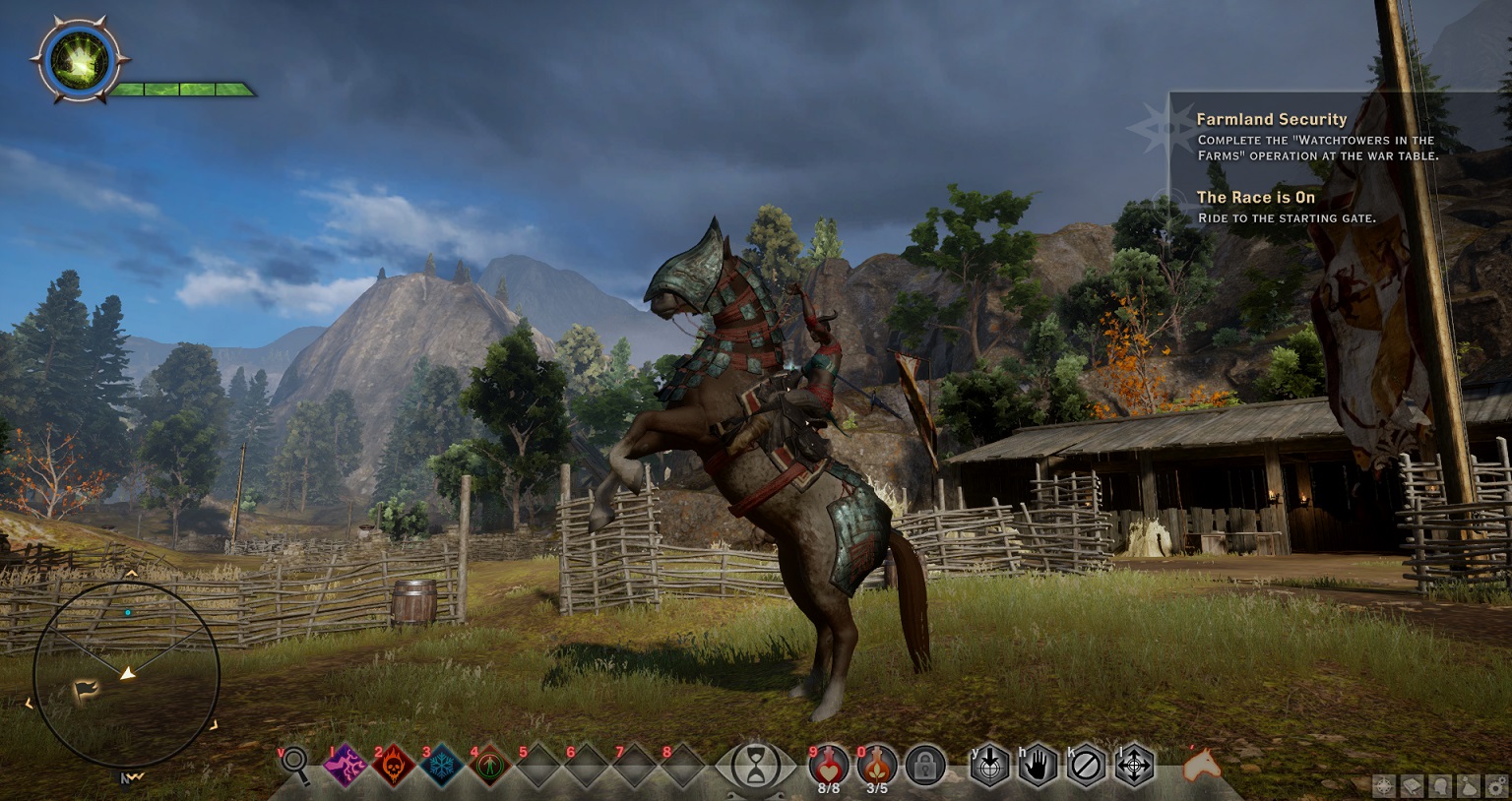Drink the red heart health potion
The width and height of the screenshot is (1512, 801).
[829, 764]
